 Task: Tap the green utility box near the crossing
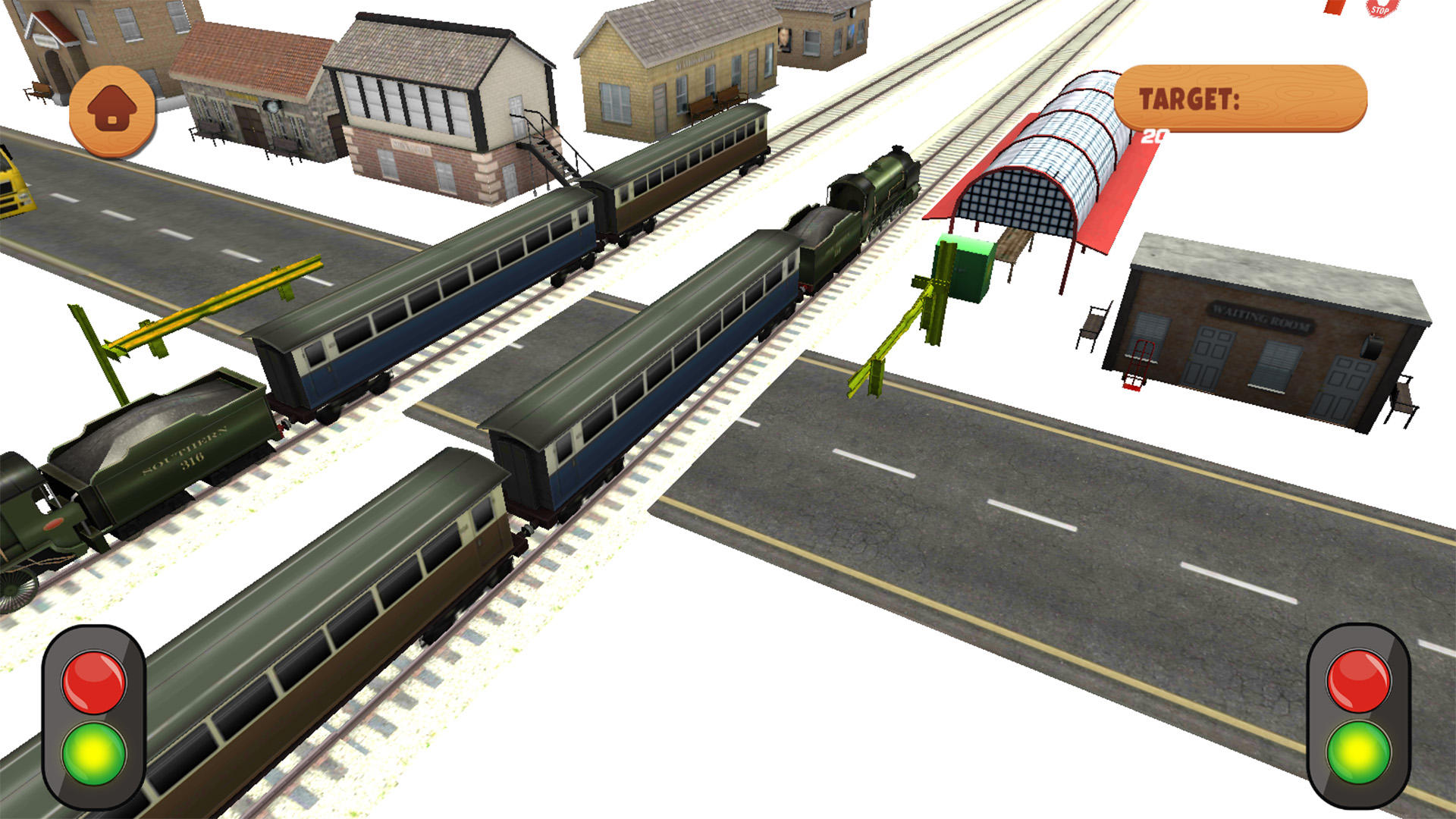coord(963,269)
